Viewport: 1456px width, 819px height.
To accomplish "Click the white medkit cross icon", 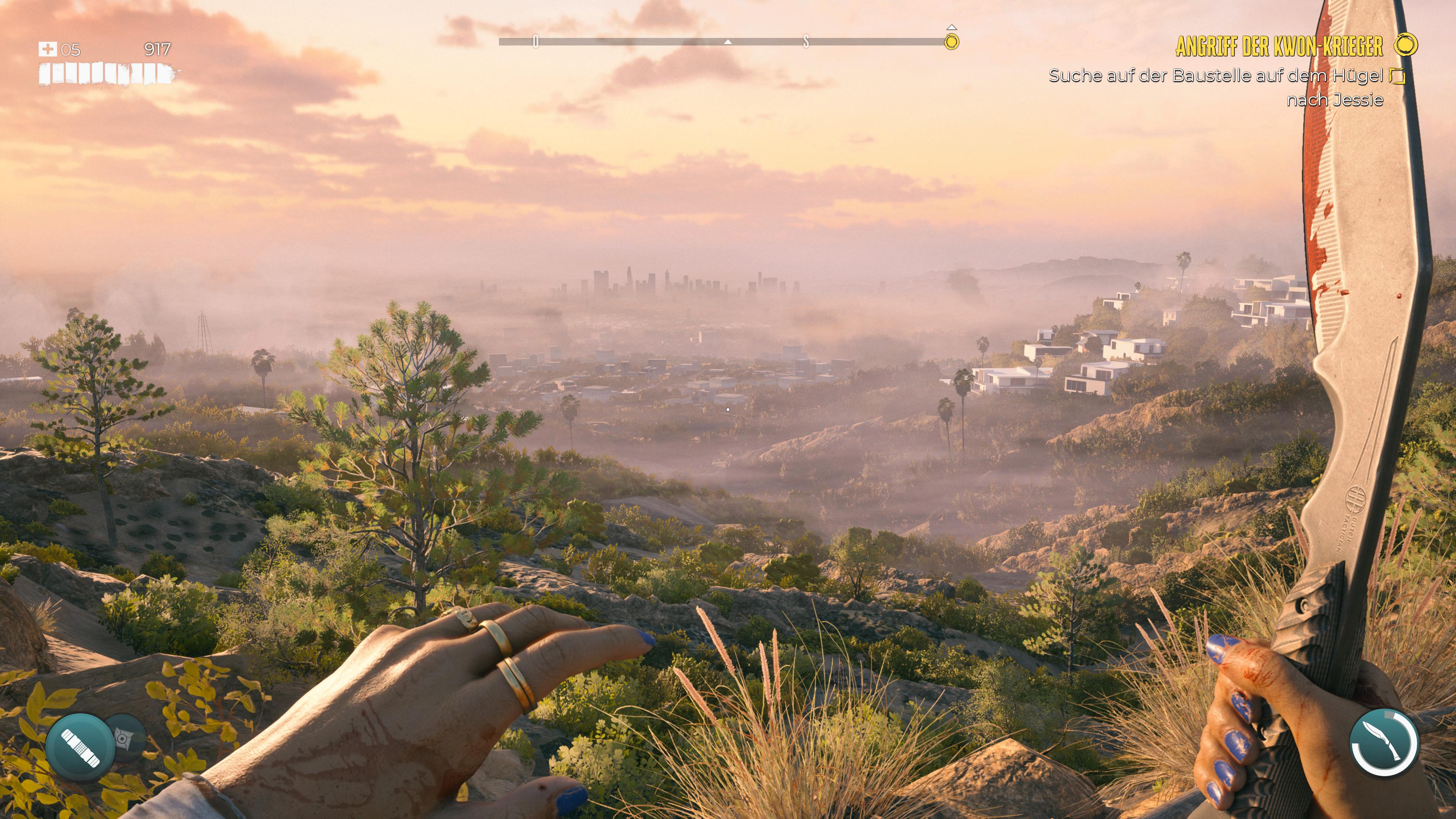I will click(47, 50).
